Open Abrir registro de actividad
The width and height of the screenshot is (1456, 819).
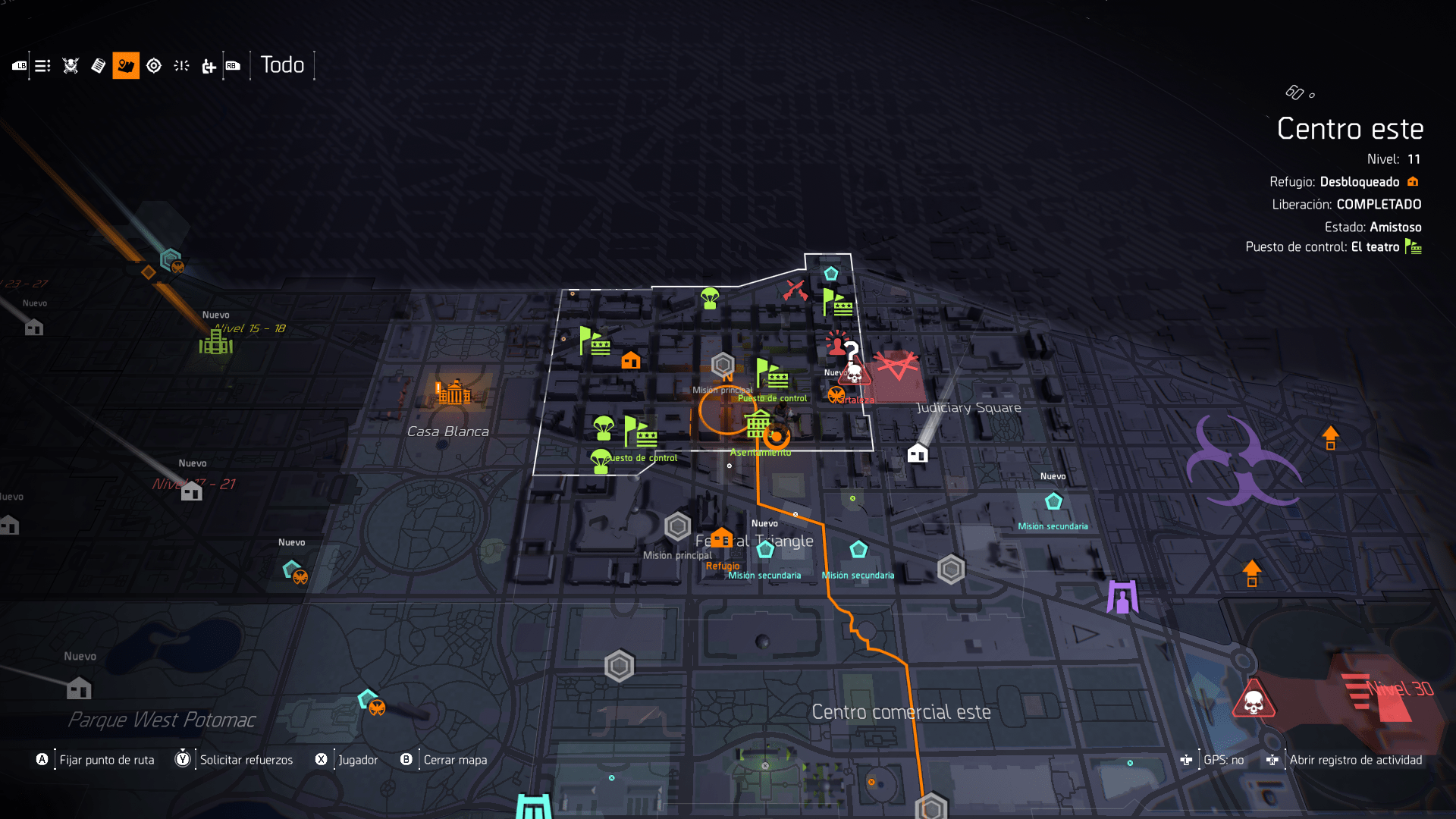[x=1354, y=760]
